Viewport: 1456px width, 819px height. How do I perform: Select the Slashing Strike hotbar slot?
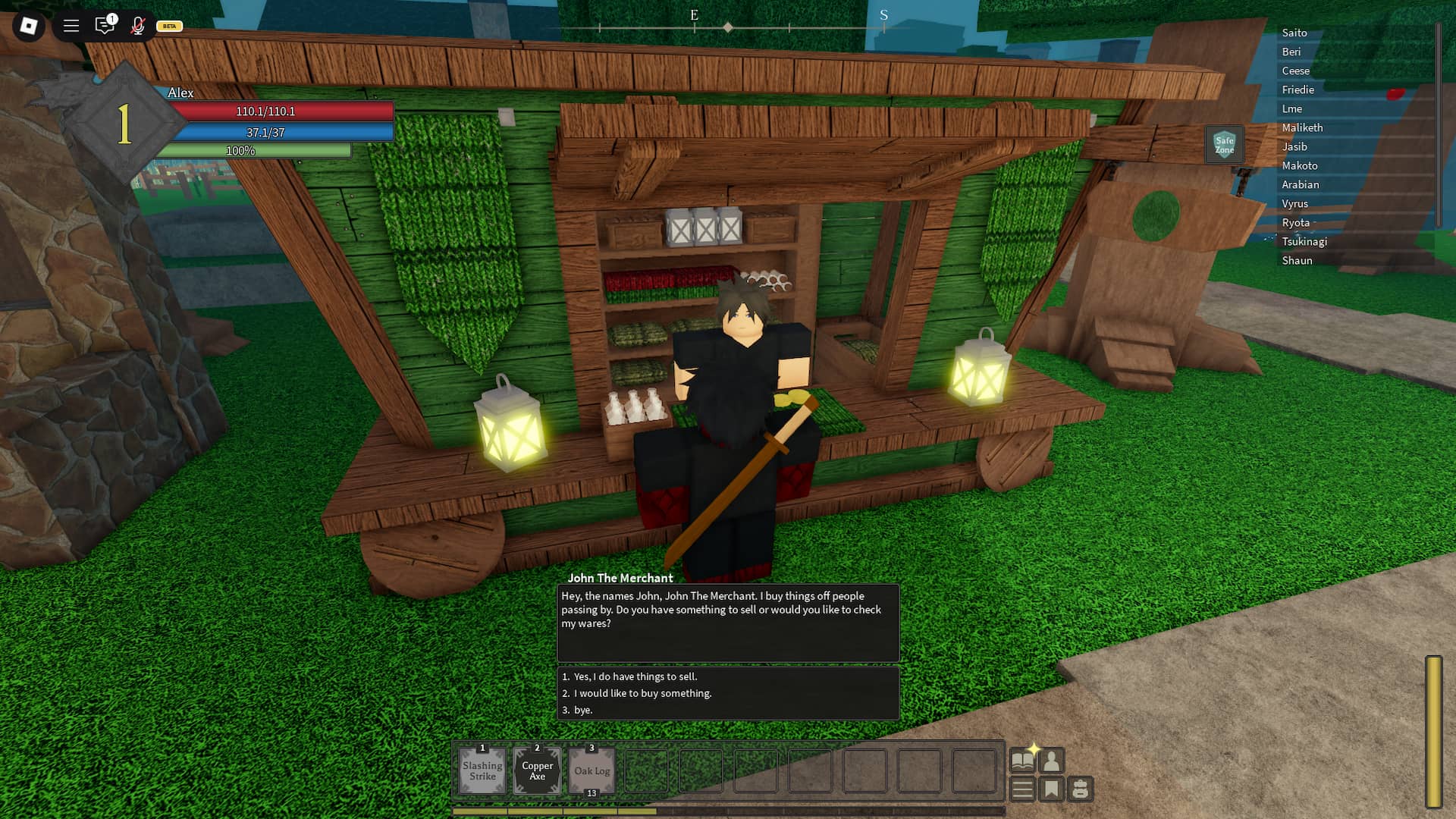click(482, 770)
